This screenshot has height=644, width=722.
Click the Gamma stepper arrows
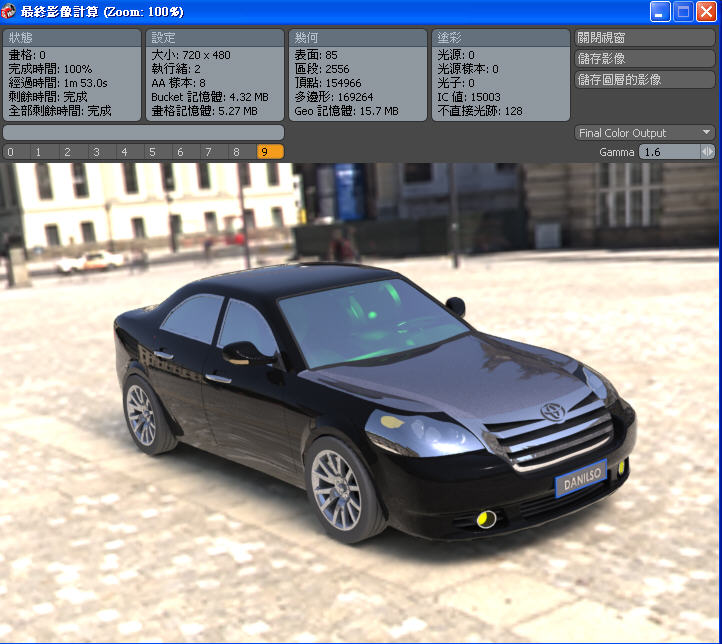click(x=708, y=152)
